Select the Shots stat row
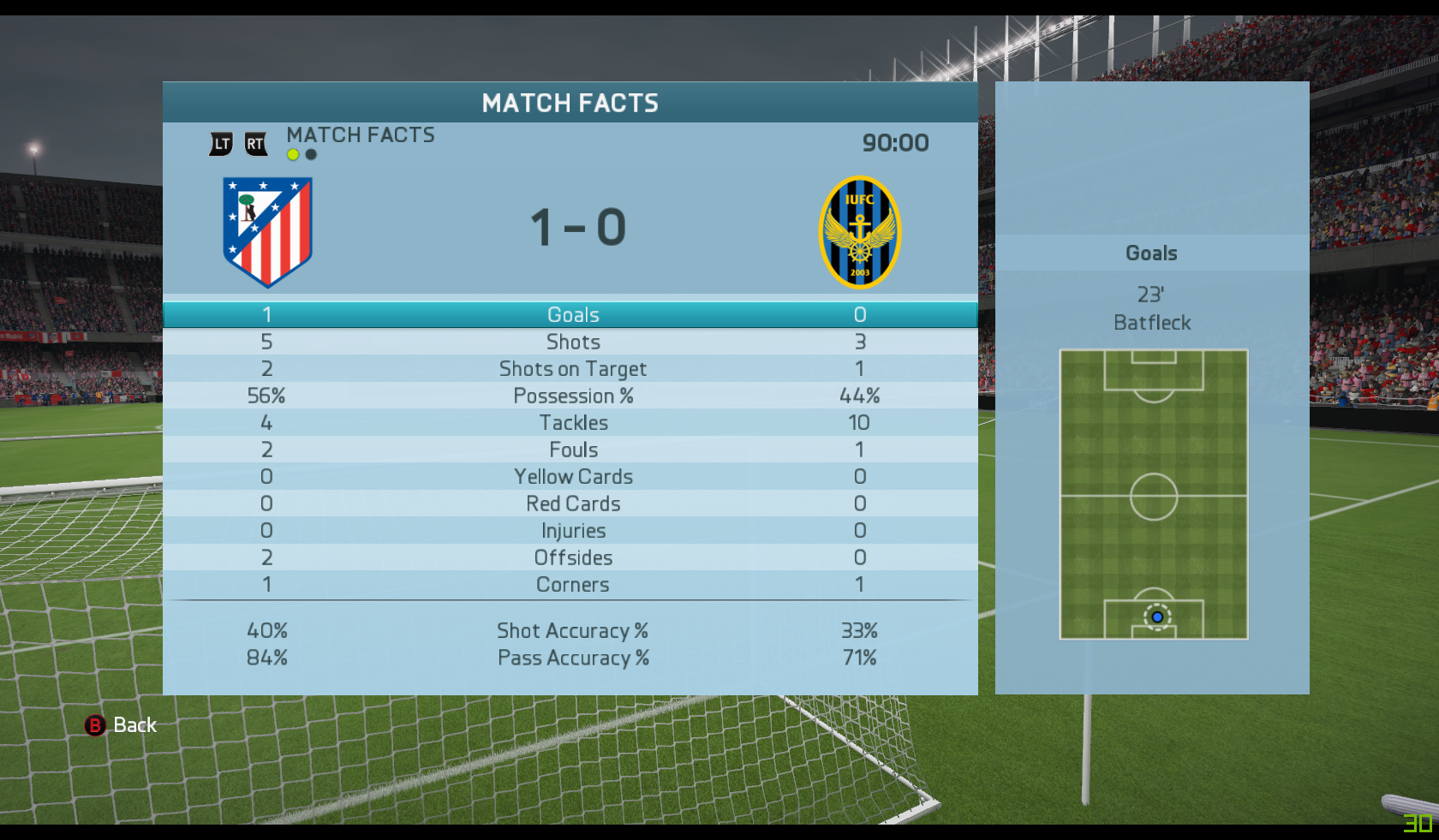Viewport: 1439px width, 840px height. click(x=572, y=343)
